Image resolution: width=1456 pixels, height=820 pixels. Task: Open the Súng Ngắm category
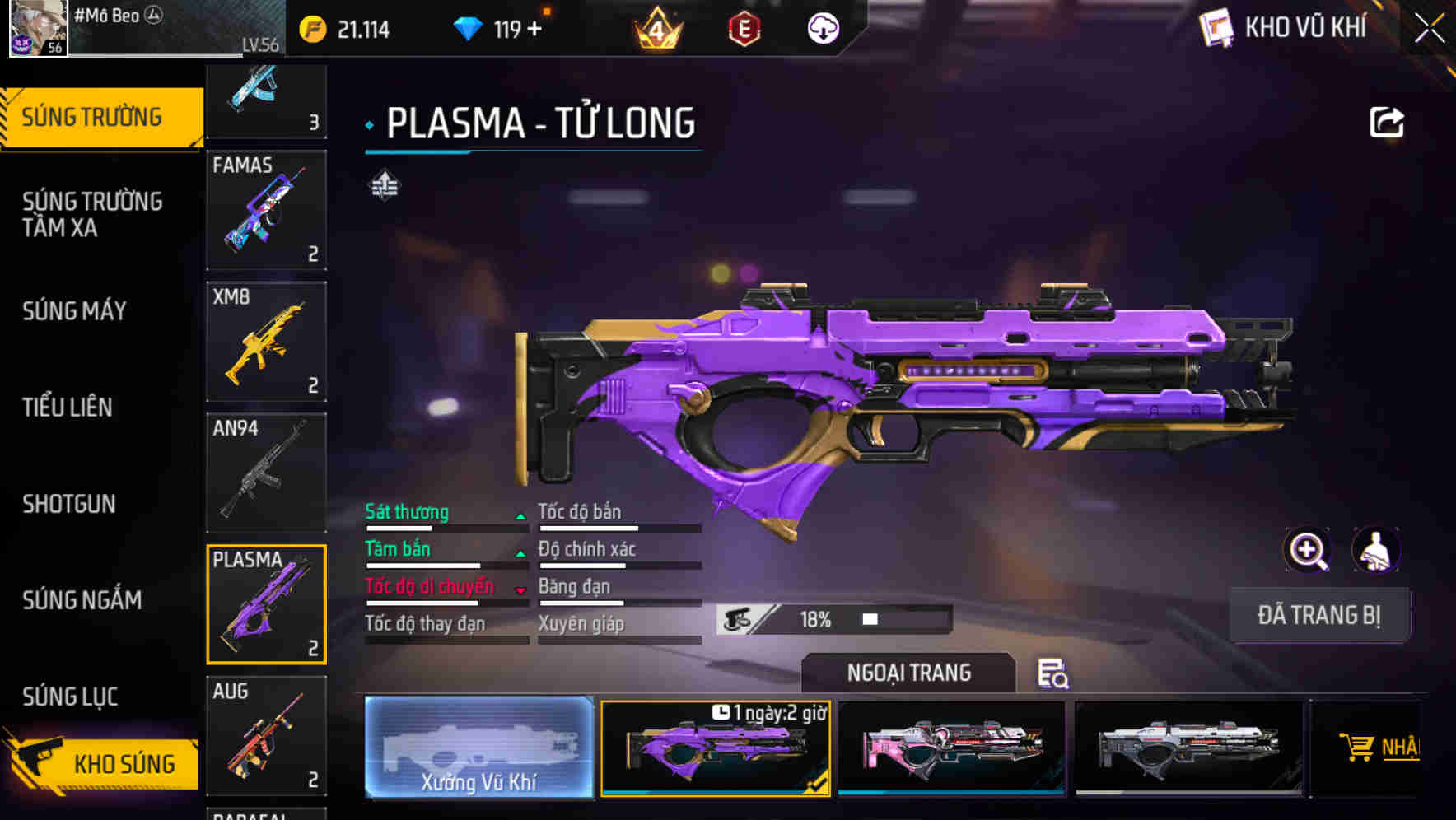click(82, 600)
